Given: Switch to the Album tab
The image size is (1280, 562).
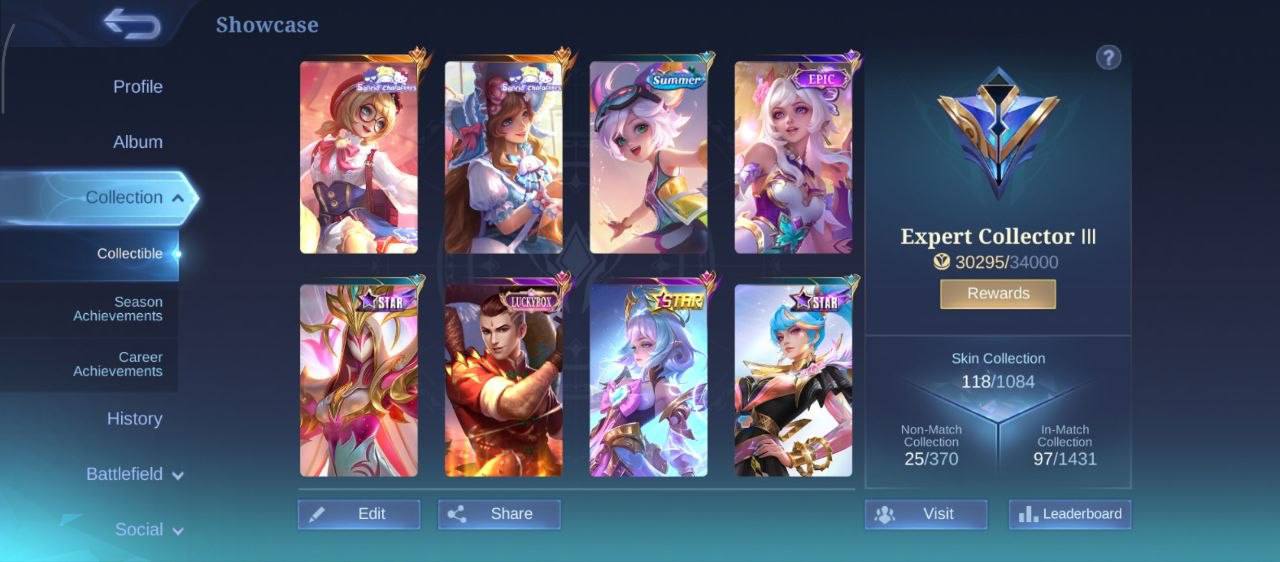Looking at the screenshot, I should 137,142.
